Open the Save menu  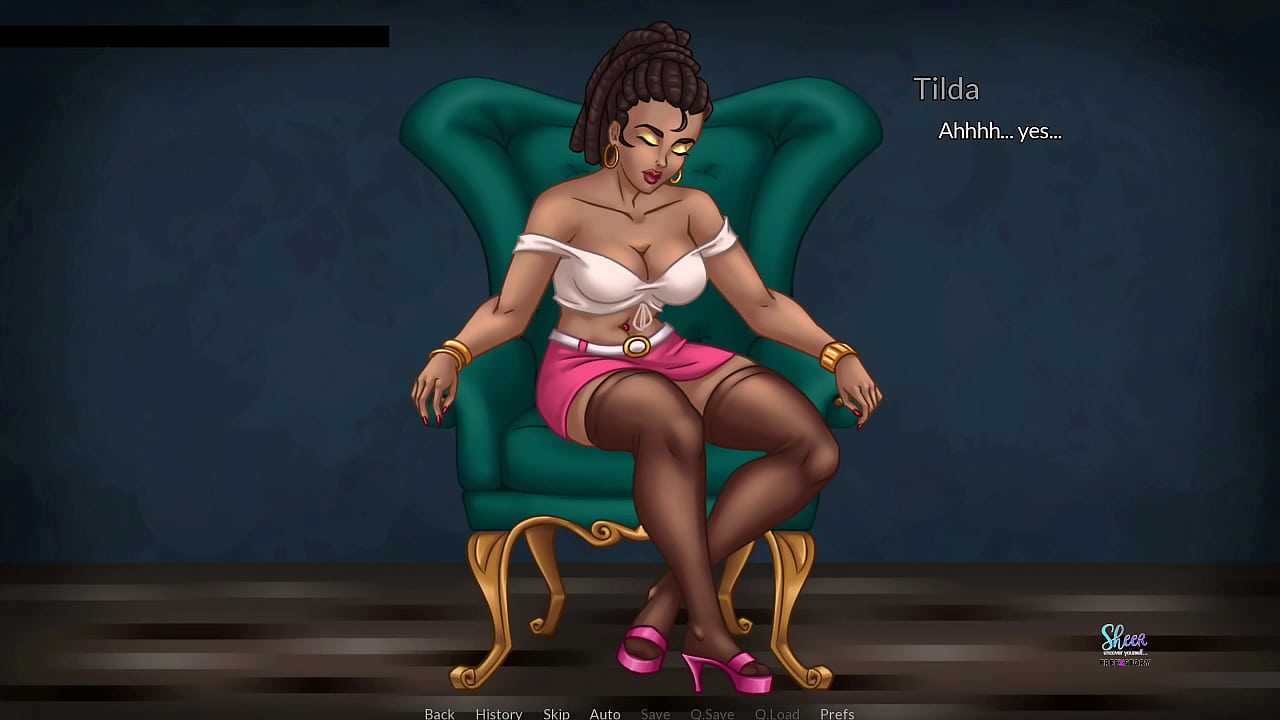(x=655, y=713)
